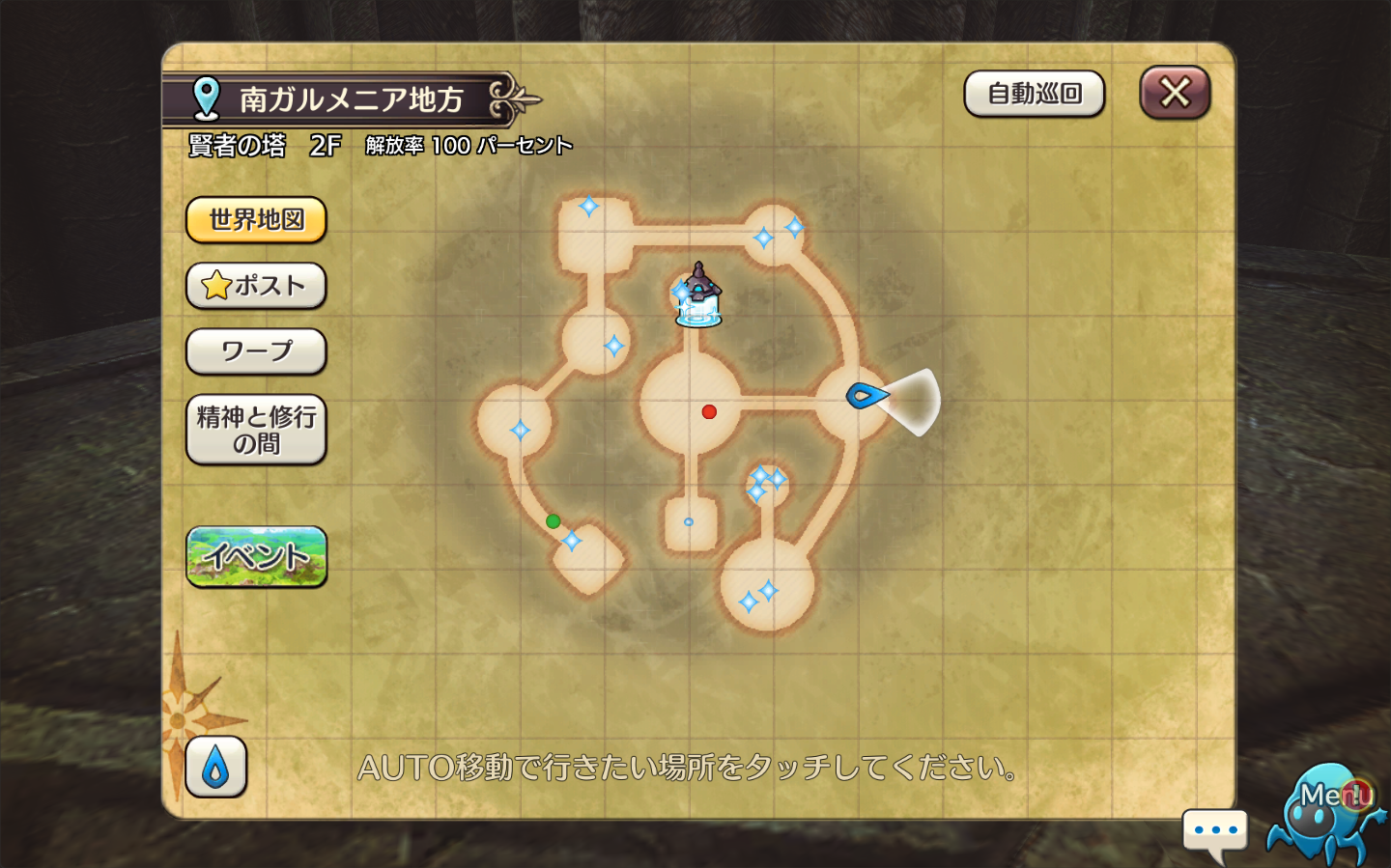Screen dimensions: 1391x868
Task: Open the イベント event banner
Action: click(256, 556)
